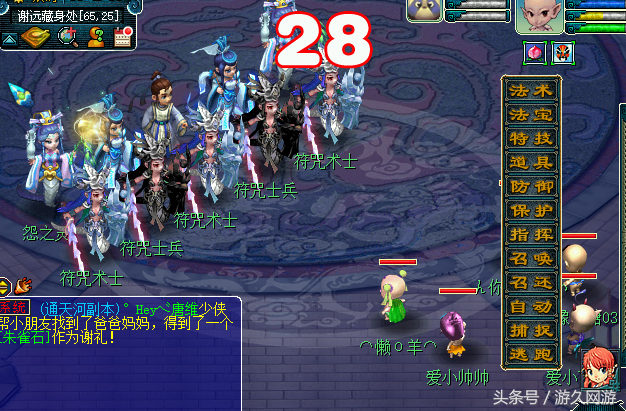Collapse the top-left panel with arrow button

tap(9, 38)
